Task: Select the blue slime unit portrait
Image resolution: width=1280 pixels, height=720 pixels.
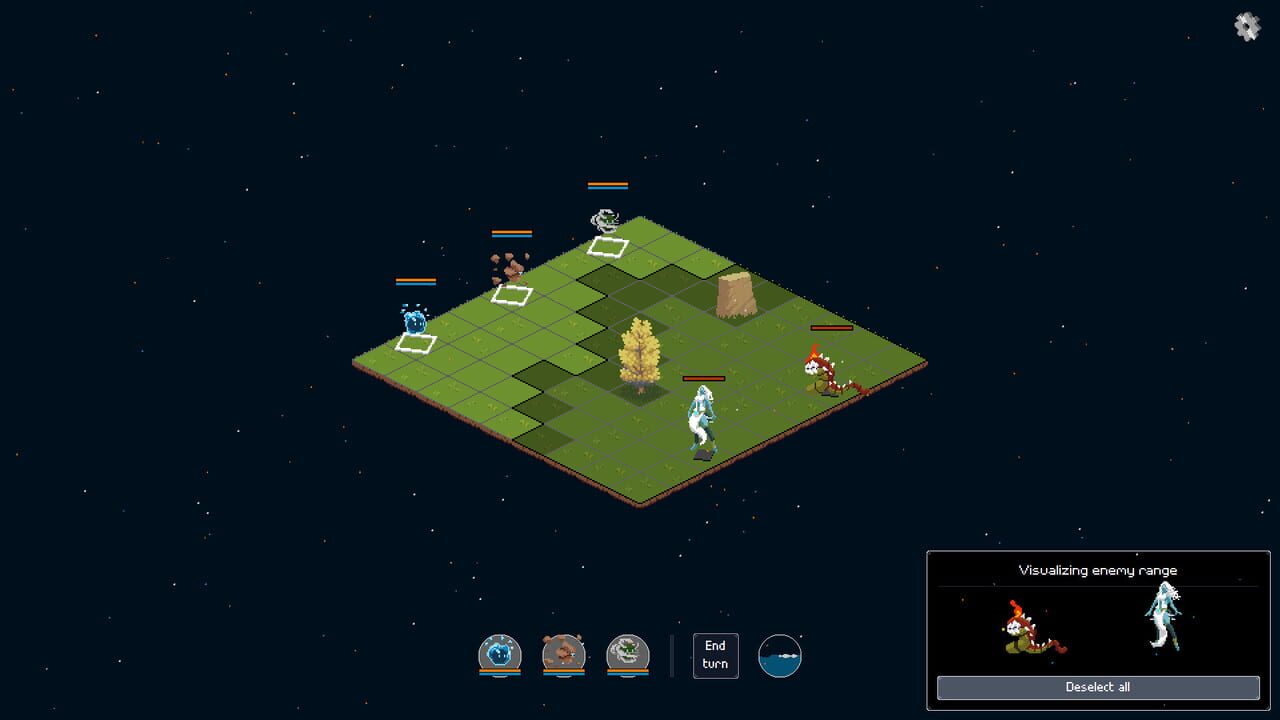Action: pos(500,654)
